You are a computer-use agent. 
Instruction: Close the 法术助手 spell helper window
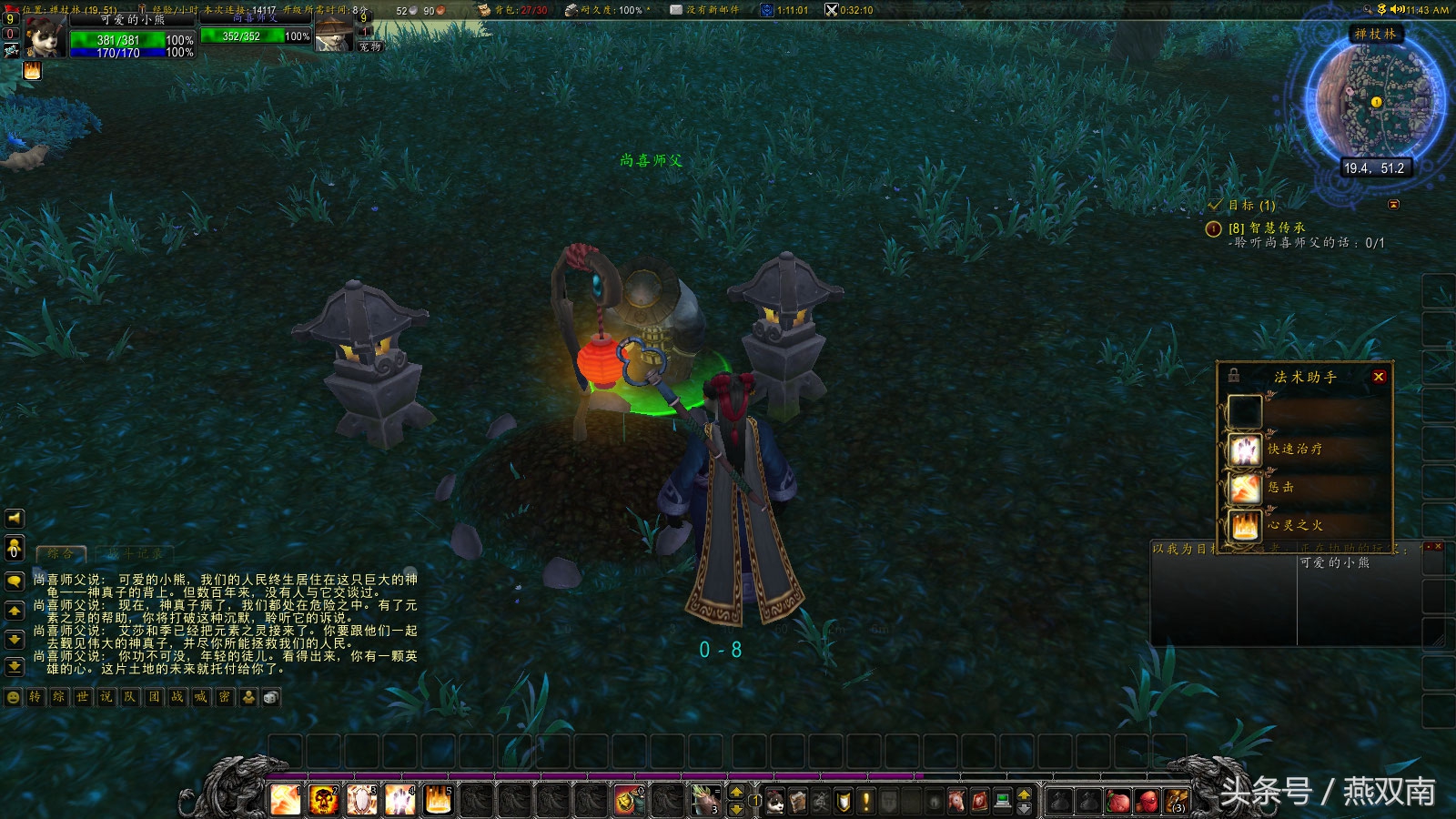[1379, 377]
